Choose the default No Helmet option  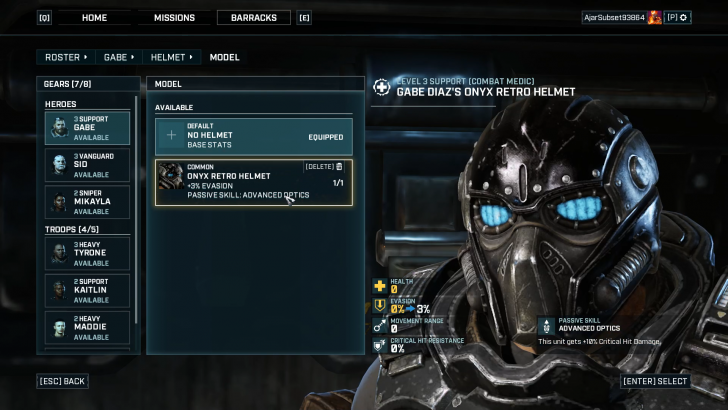click(253, 136)
